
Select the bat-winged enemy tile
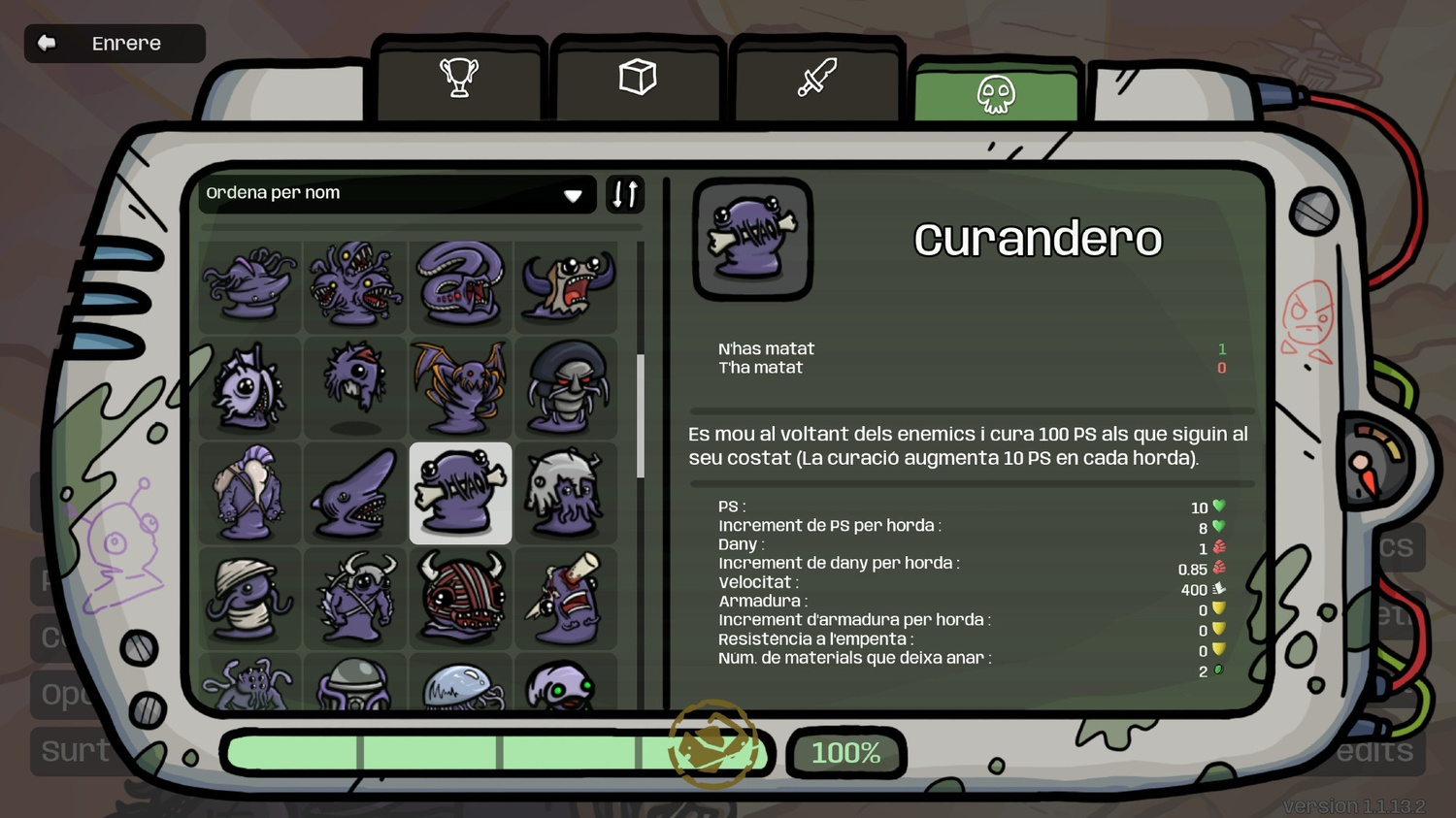coord(460,388)
